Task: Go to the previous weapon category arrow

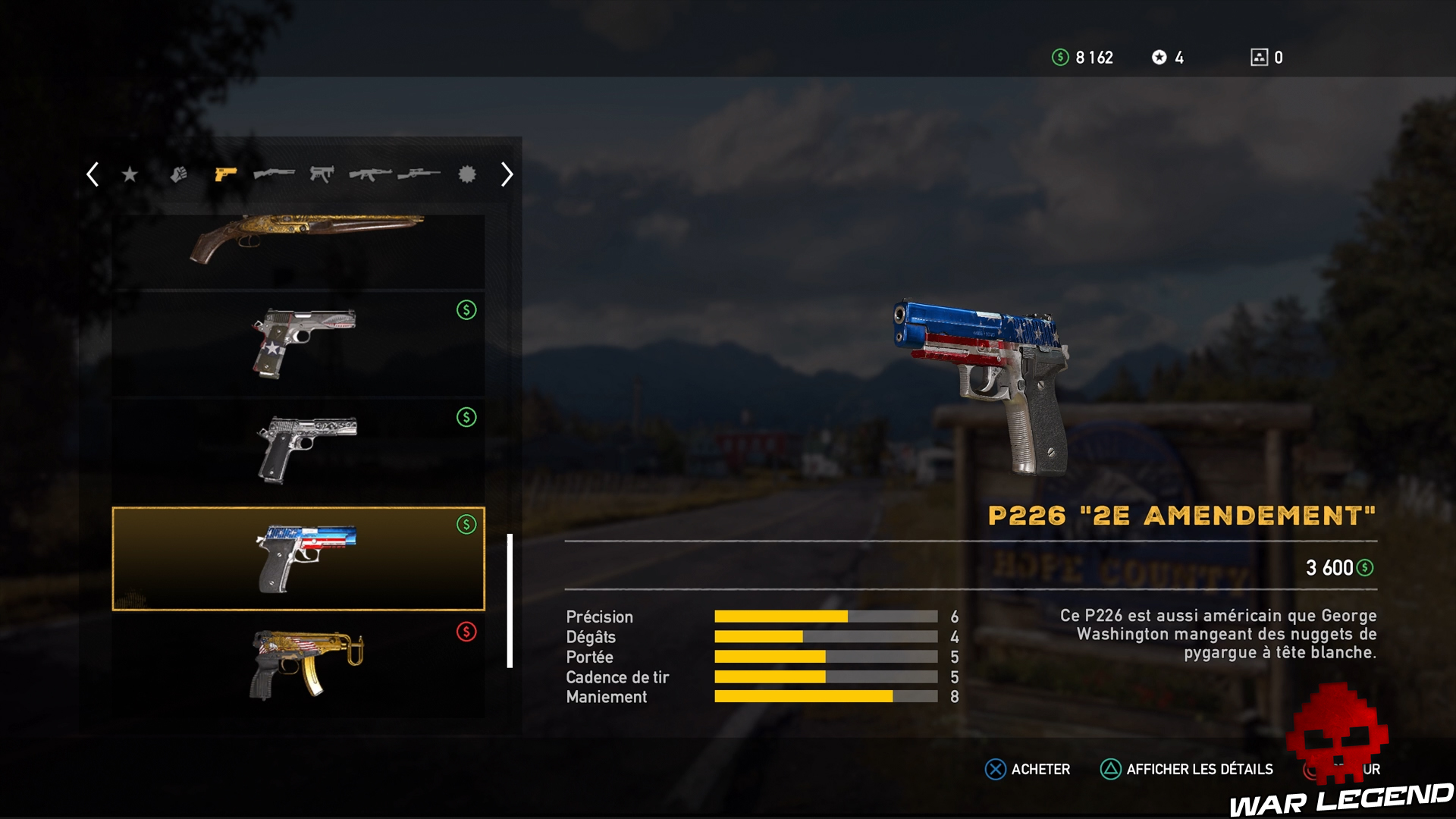Action: click(93, 174)
